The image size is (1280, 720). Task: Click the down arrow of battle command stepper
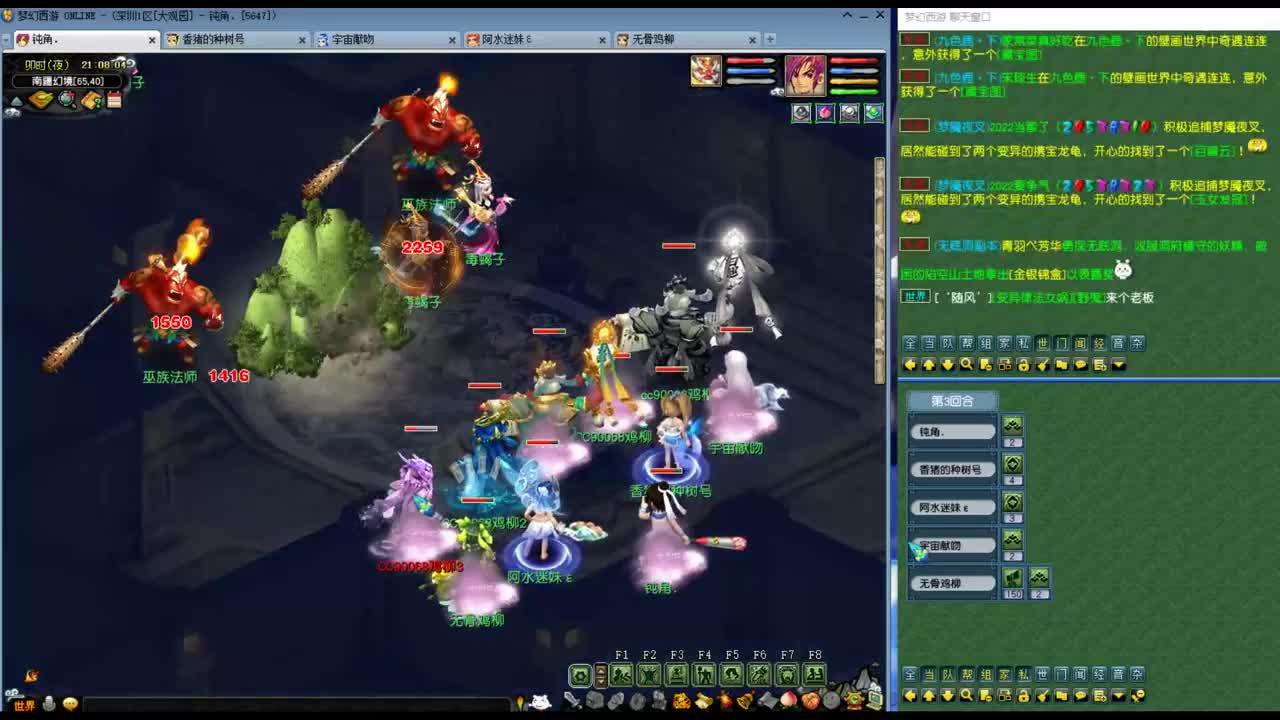pos(600,680)
